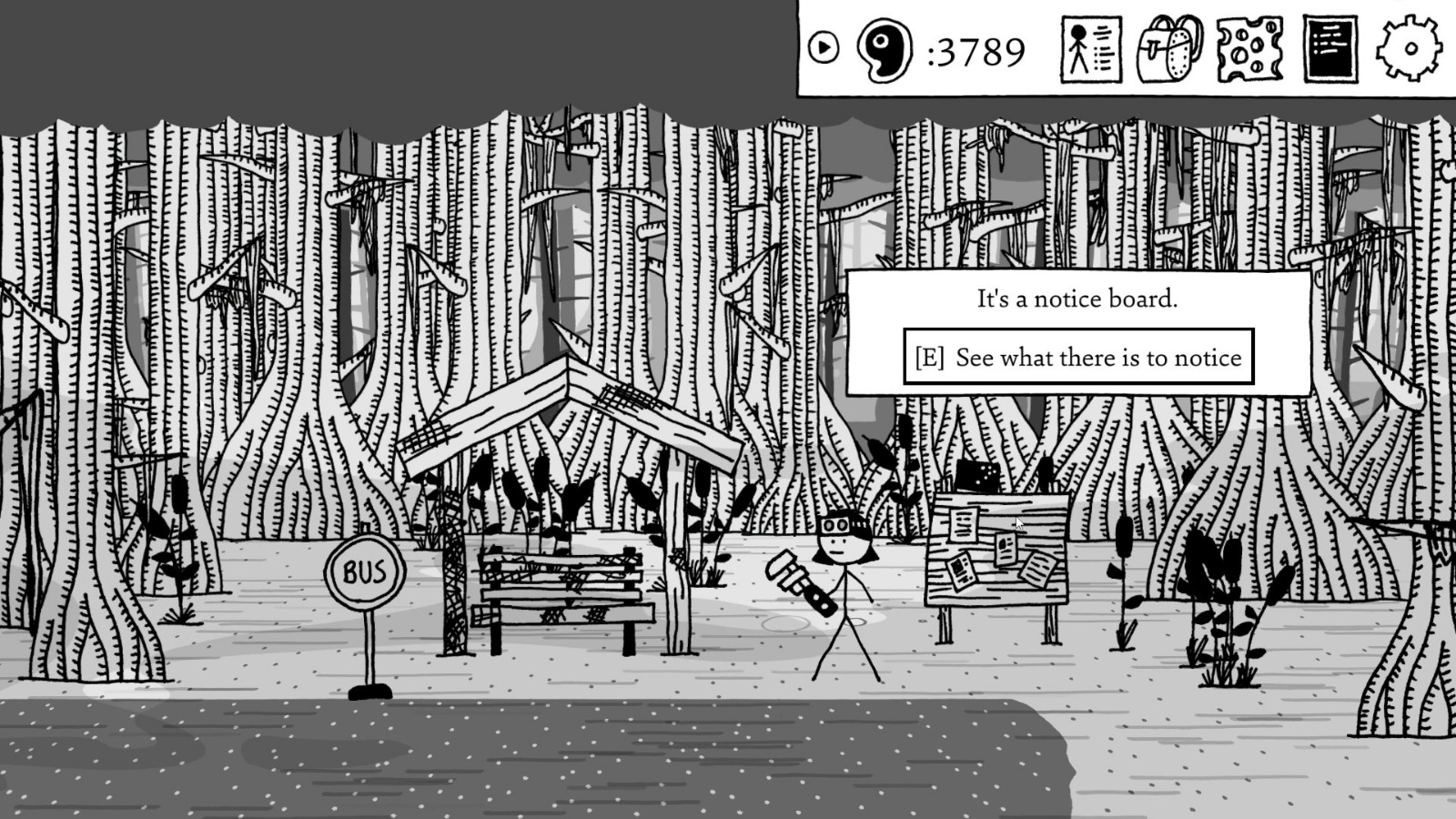Choose See what there is to notice
This screenshot has width=1456, height=819.
1078,358
